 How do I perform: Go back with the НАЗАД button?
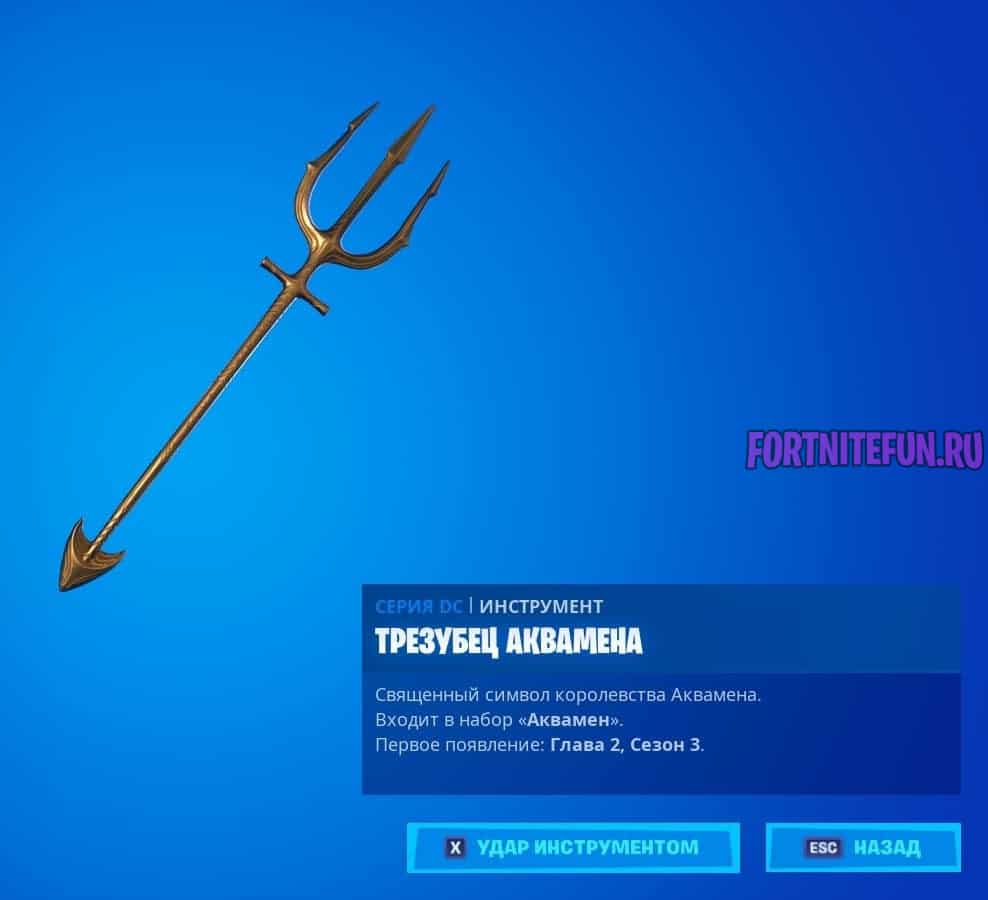click(x=863, y=848)
